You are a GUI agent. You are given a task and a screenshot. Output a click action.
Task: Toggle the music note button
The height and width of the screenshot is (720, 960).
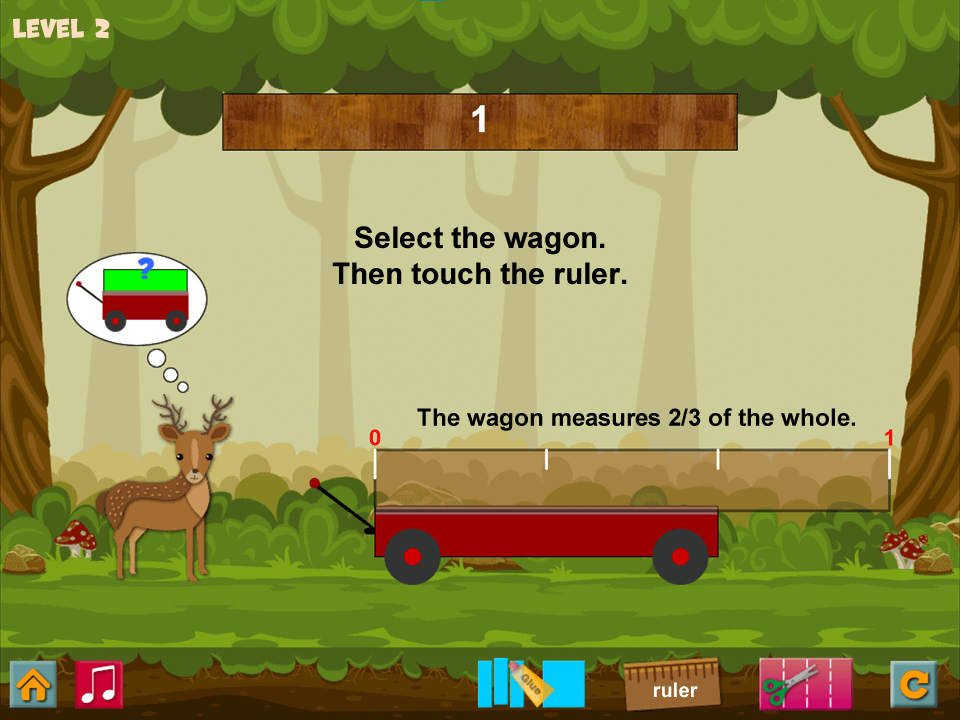coord(99,685)
